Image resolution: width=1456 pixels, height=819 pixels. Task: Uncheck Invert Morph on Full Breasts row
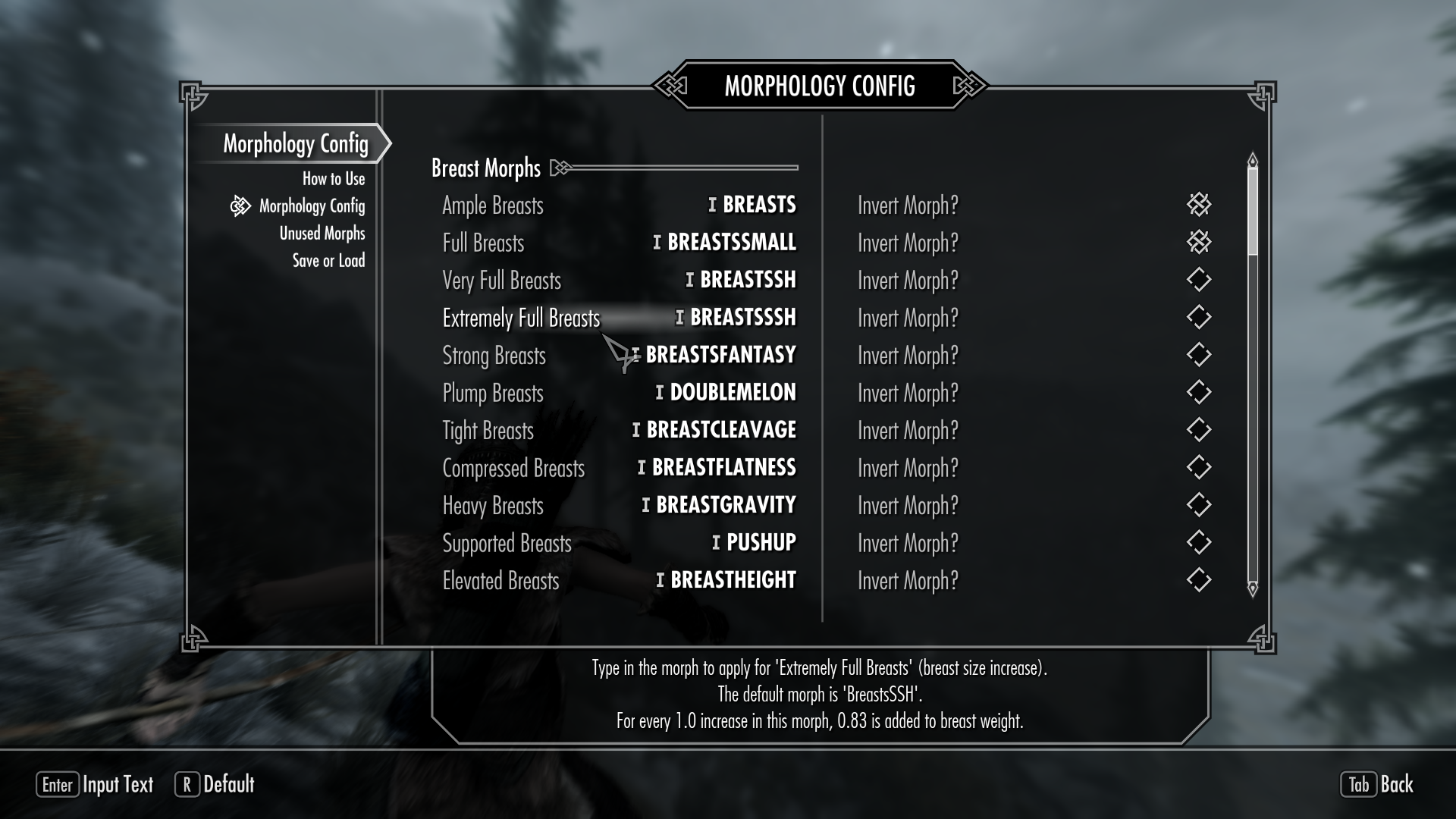pyautogui.click(x=1198, y=243)
